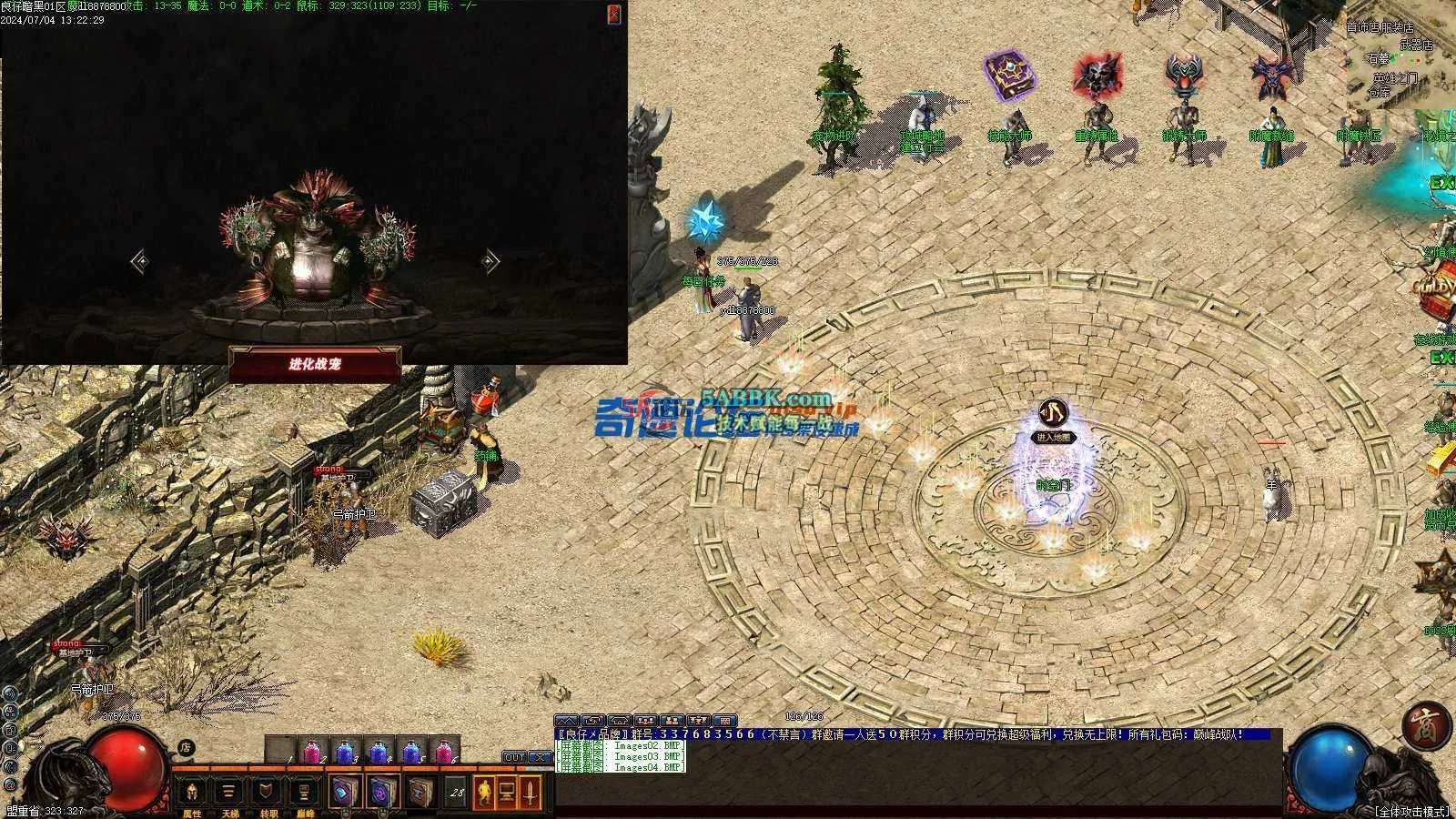Show the next pet with right arrow
The width and height of the screenshot is (1456, 819).
(491, 262)
